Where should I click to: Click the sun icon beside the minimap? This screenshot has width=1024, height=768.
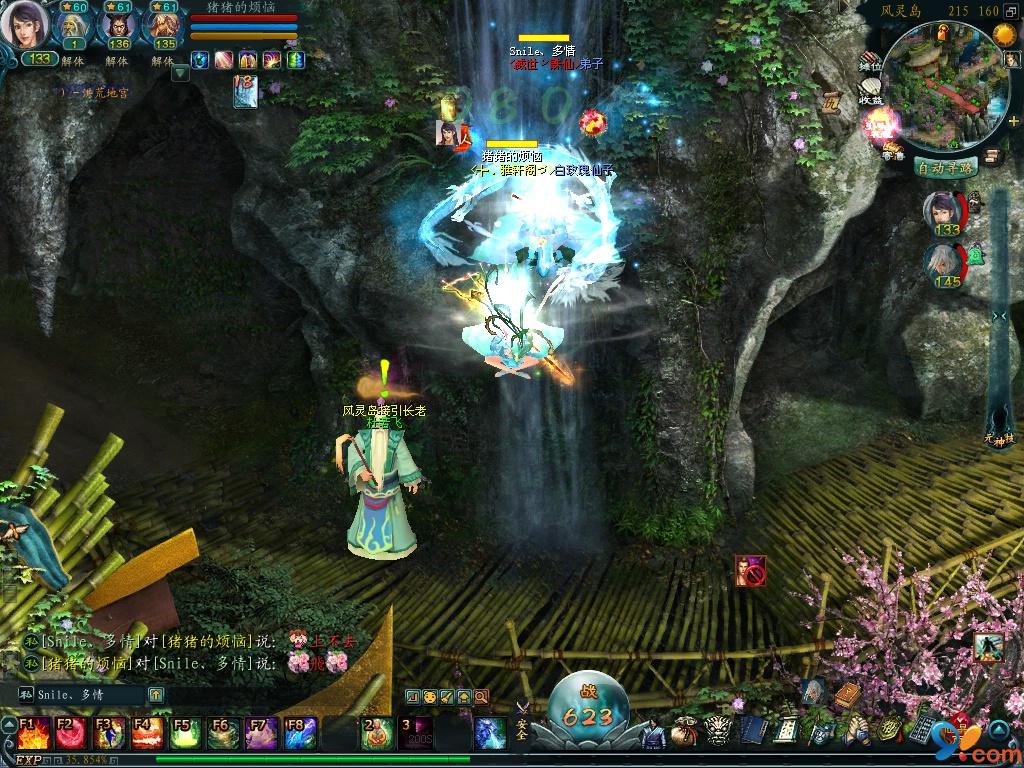click(x=1003, y=35)
